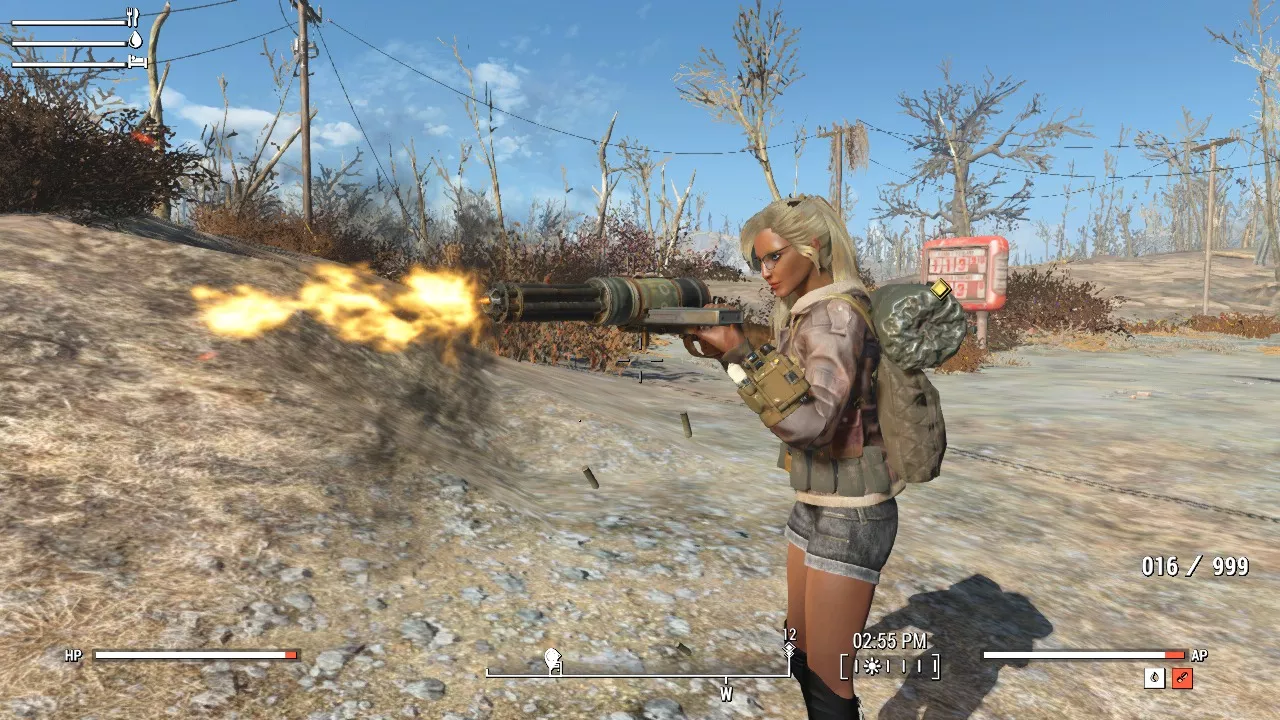The width and height of the screenshot is (1280, 720).
Task: Select the white droplet status effect icon
Action: [x=1155, y=678]
